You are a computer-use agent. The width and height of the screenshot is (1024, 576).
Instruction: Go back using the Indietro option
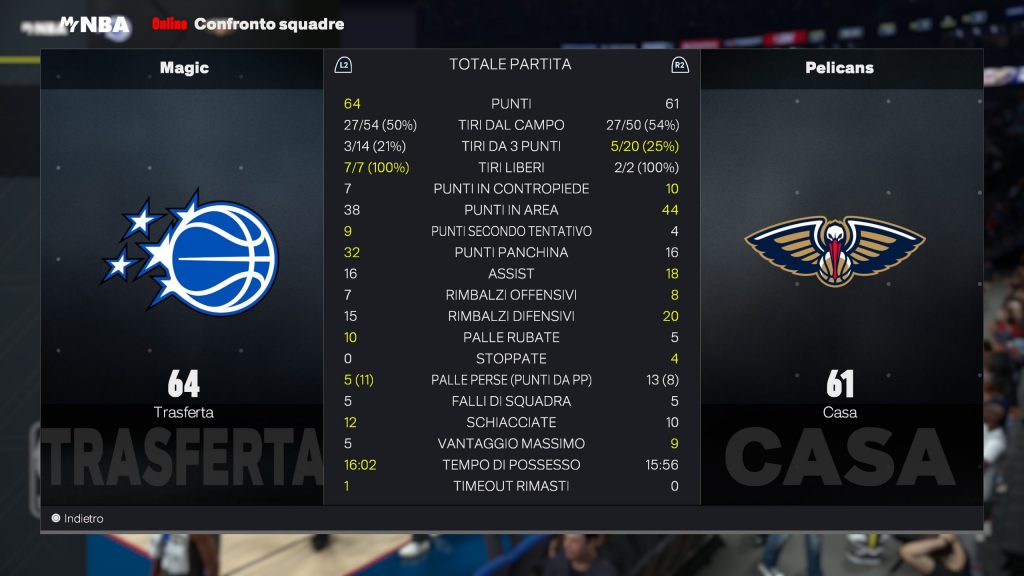pyautogui.click(x=78, y=519)
